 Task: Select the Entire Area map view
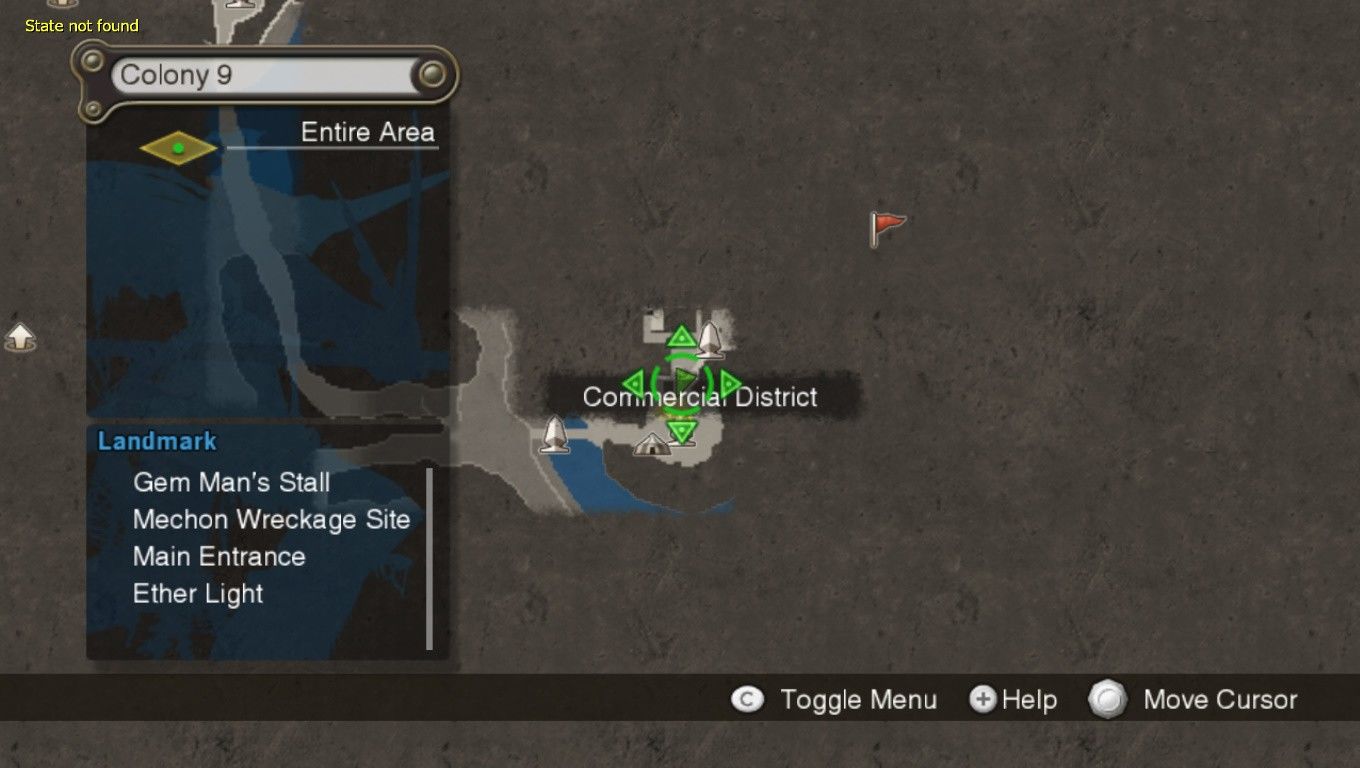click(367, 132)
